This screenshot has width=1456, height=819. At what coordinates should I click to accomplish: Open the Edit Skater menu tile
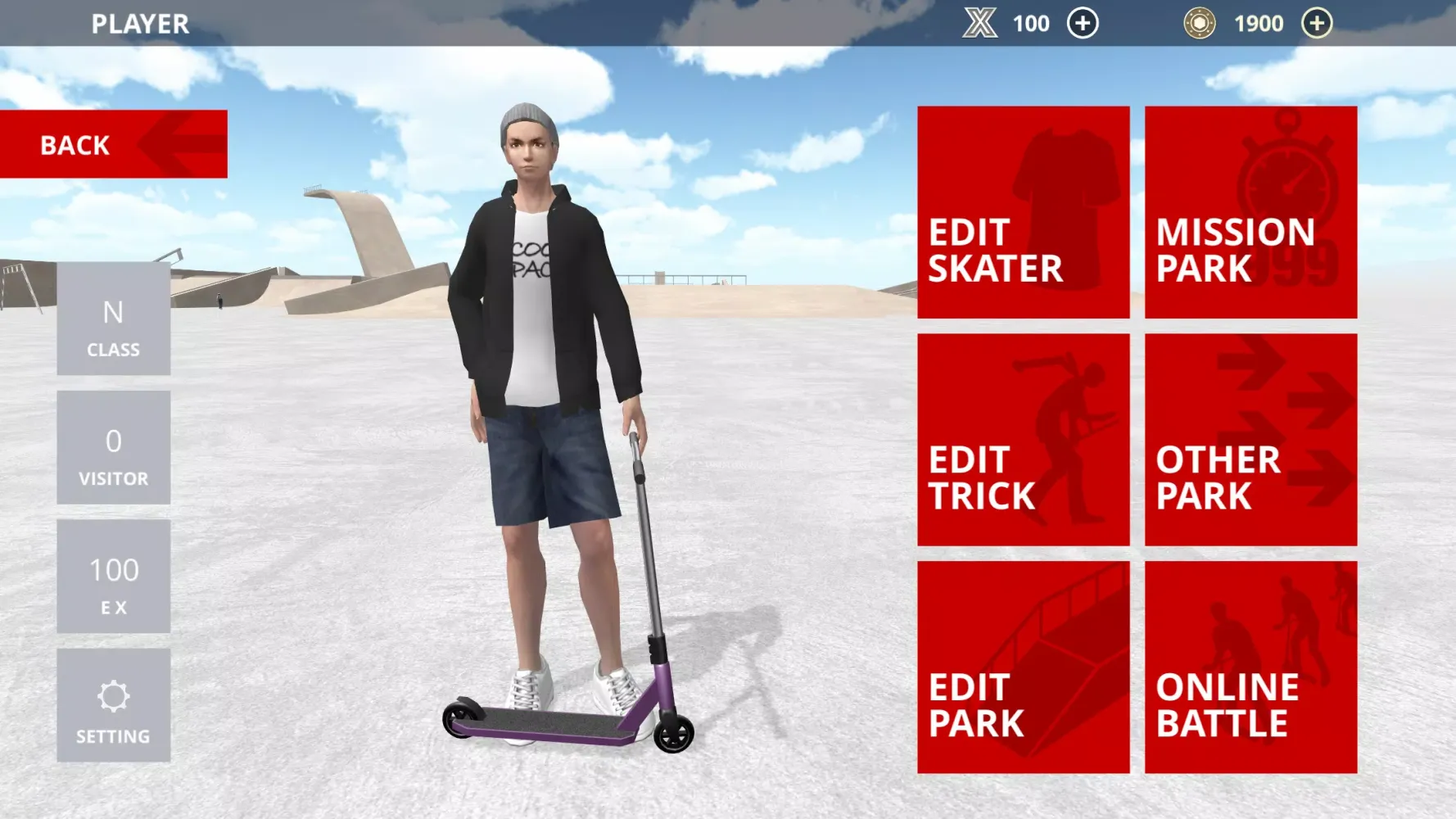[x=1024, y=213]
